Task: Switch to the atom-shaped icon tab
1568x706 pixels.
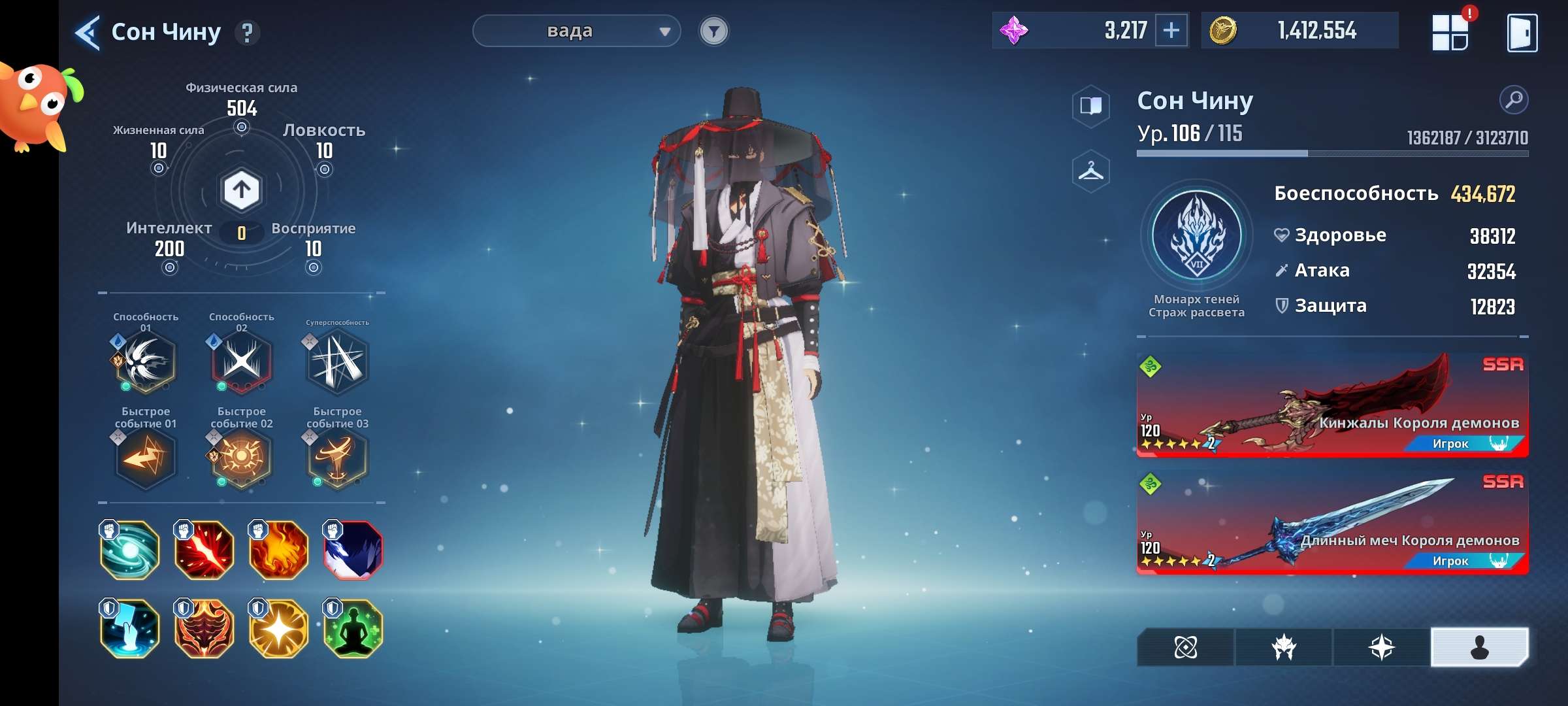Action: coord(1185,647)
